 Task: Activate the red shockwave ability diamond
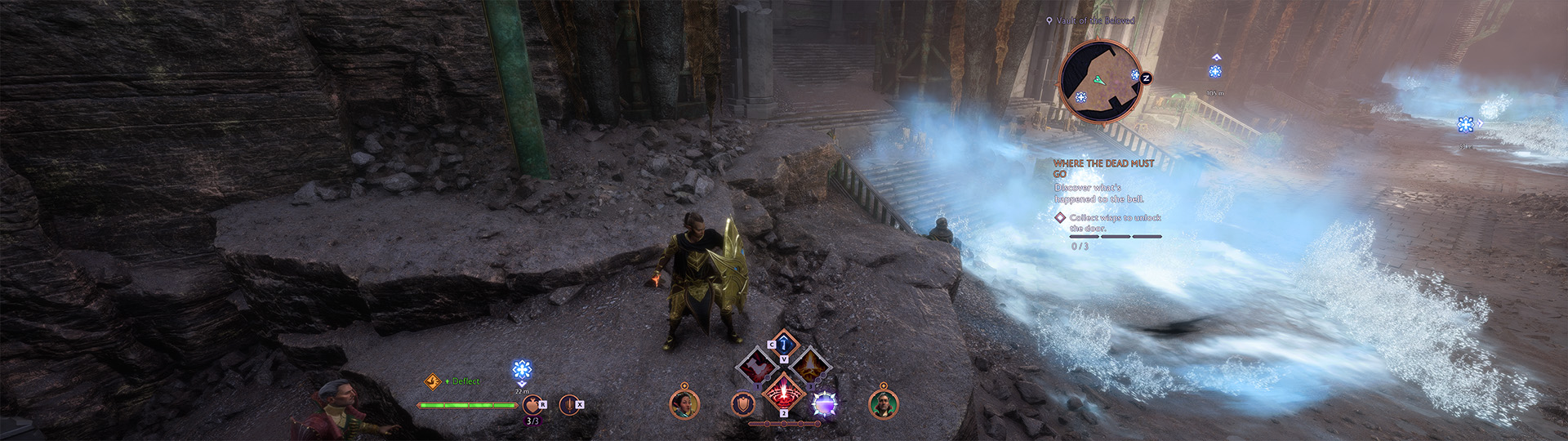(x=784, y=392)
